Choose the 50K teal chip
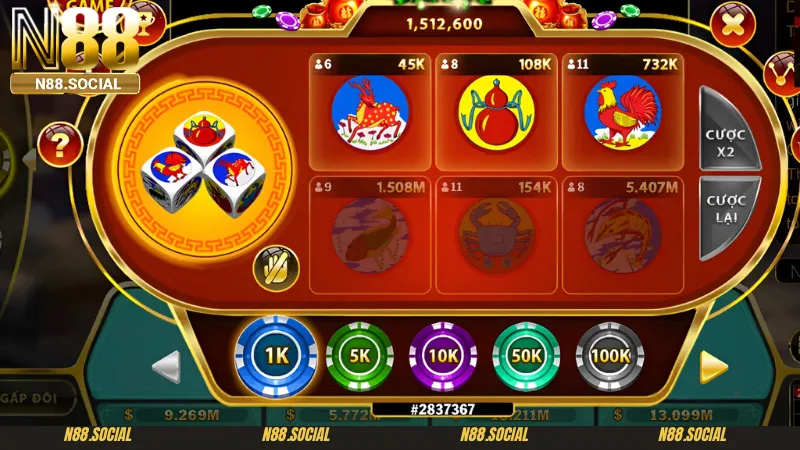Screen dimensions: 800x450 526,355
